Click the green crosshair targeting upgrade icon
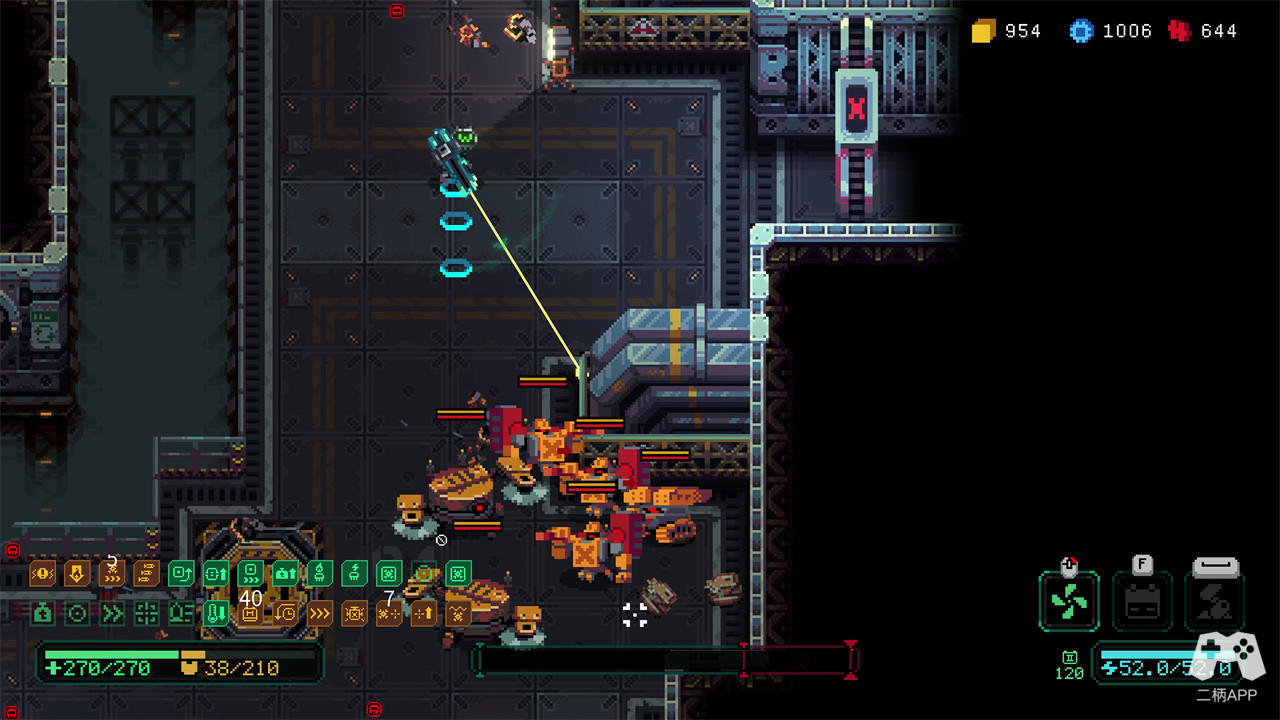Viewport: 1280px width, 720px height. (146, 613)
